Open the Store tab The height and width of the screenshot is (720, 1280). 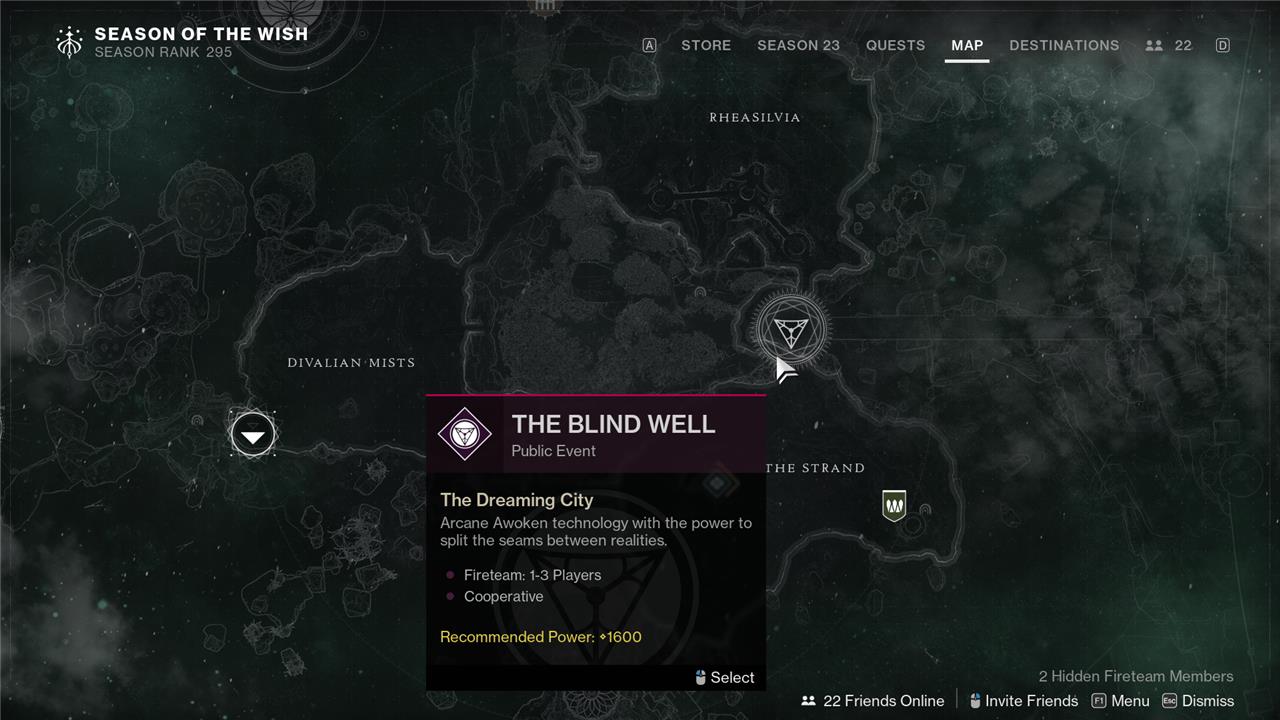[x=705, y=45]
